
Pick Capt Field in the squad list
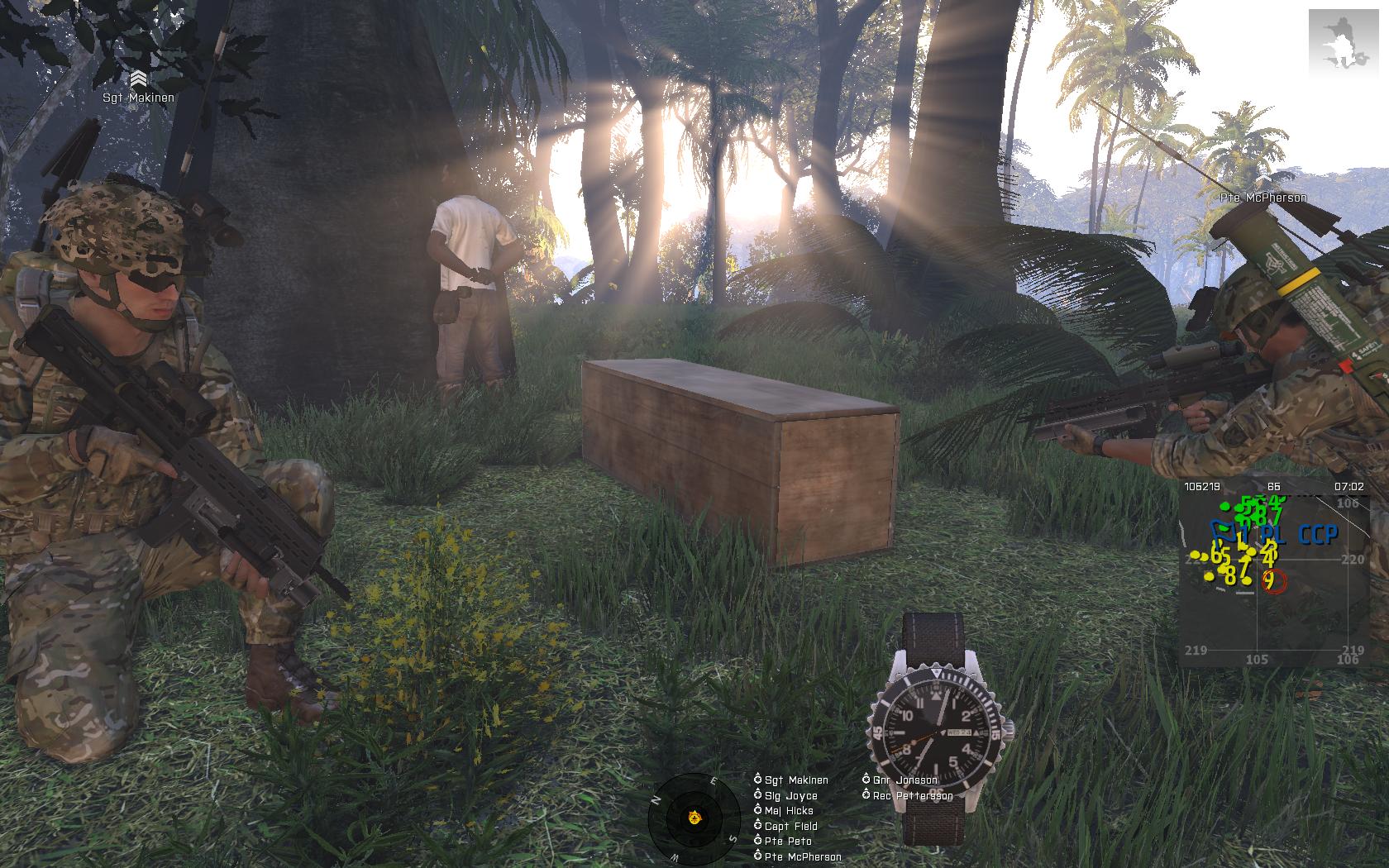coord(790,826)
